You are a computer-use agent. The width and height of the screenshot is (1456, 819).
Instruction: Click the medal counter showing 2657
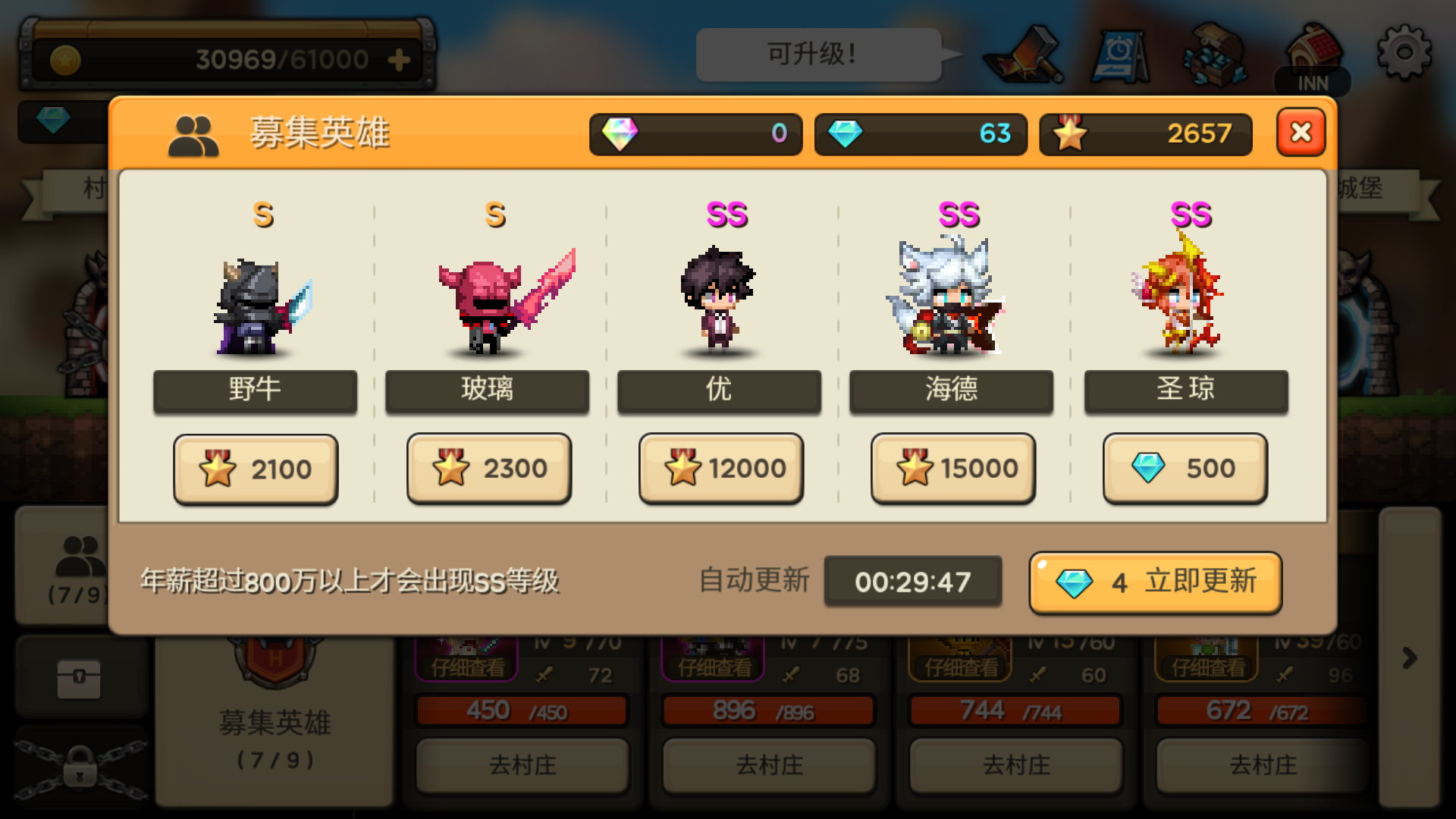pos(1144,134)
